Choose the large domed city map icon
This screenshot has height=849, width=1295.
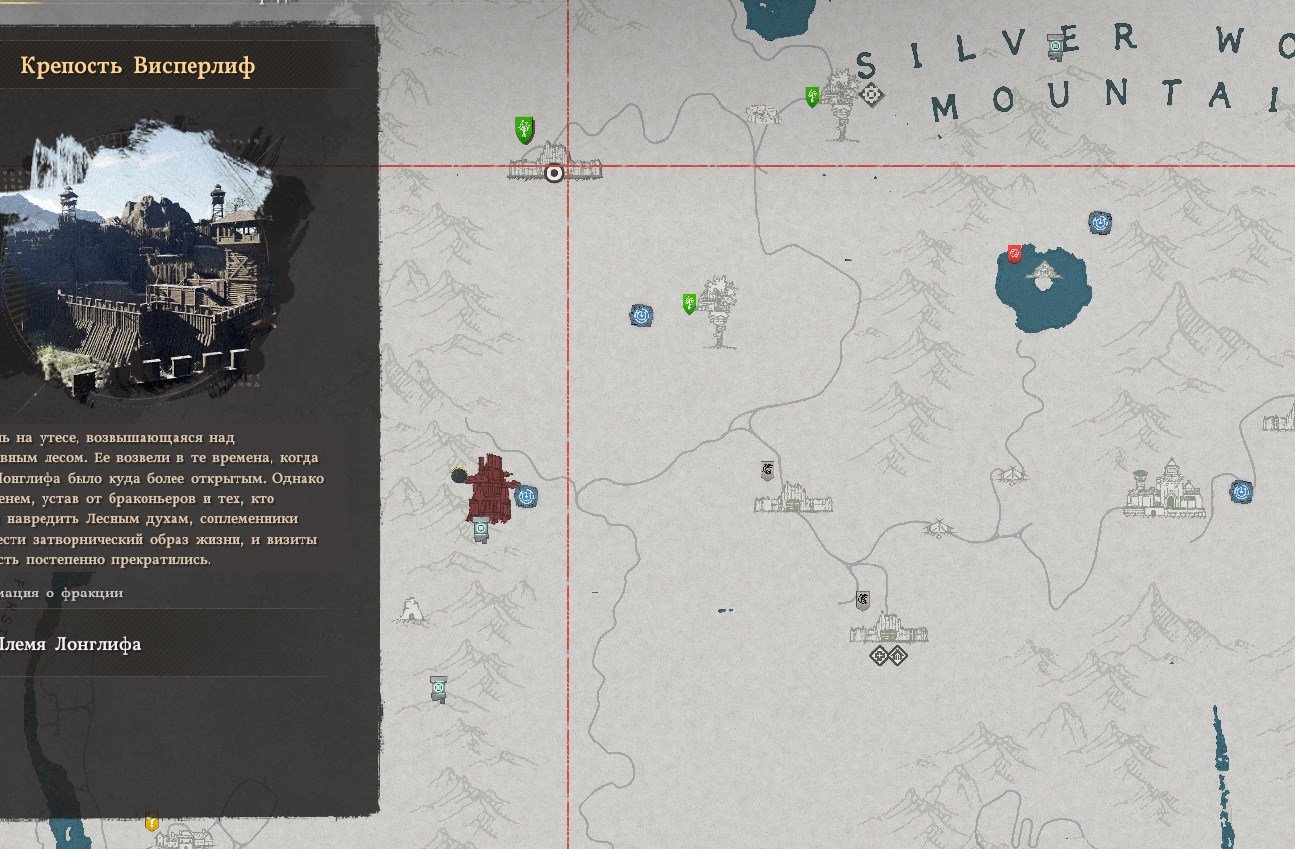(x=1165, y=489)
